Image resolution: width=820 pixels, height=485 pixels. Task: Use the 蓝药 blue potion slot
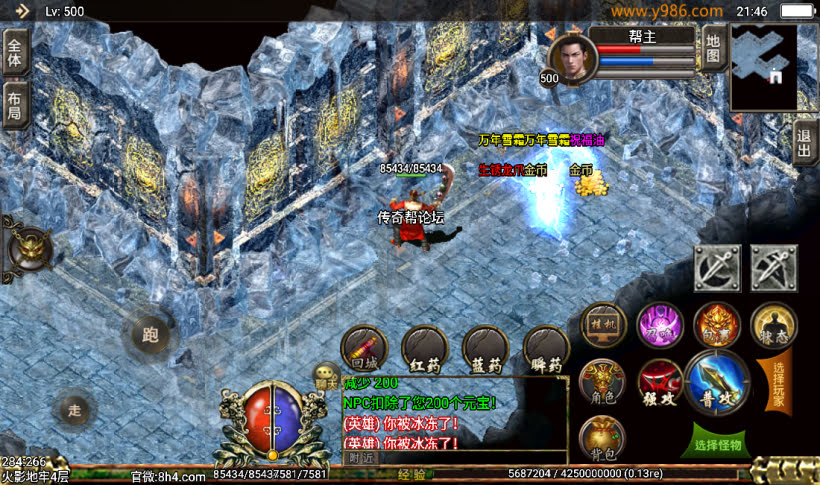pyautogui.click(x=485, y=348)
